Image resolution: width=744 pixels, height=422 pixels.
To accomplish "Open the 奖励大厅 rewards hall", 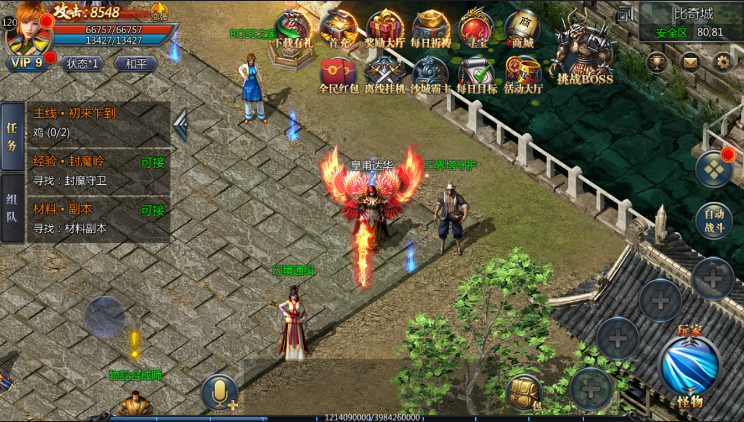I will [385, 29].
